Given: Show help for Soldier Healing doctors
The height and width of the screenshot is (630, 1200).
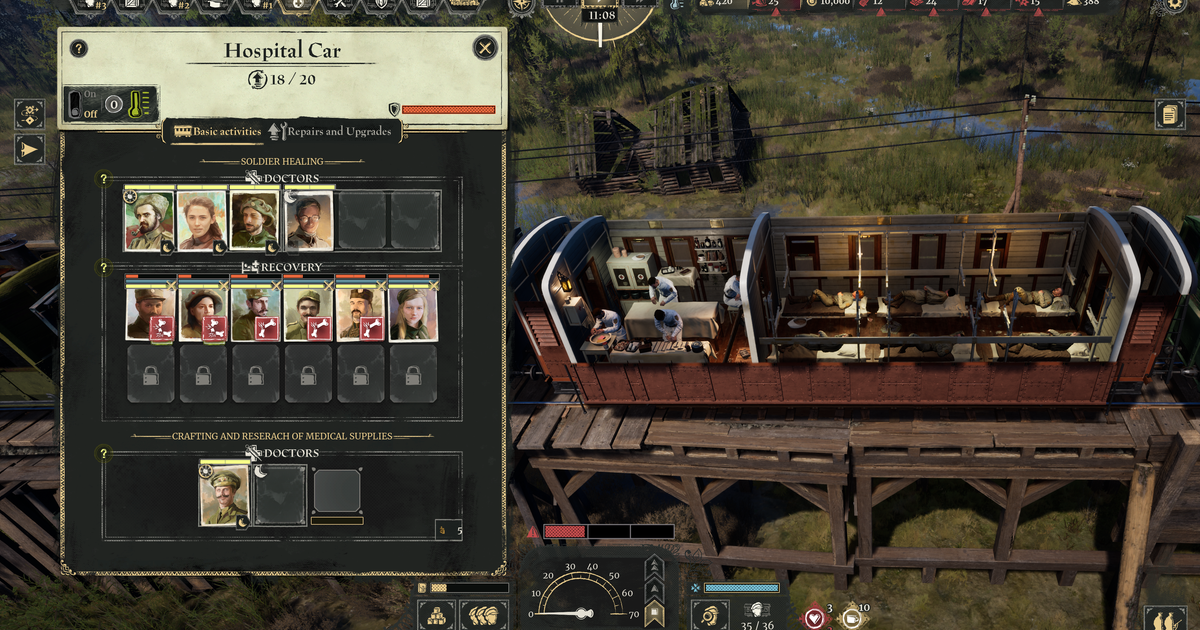Looking at the screenshot, I should [x=103, y=179].
